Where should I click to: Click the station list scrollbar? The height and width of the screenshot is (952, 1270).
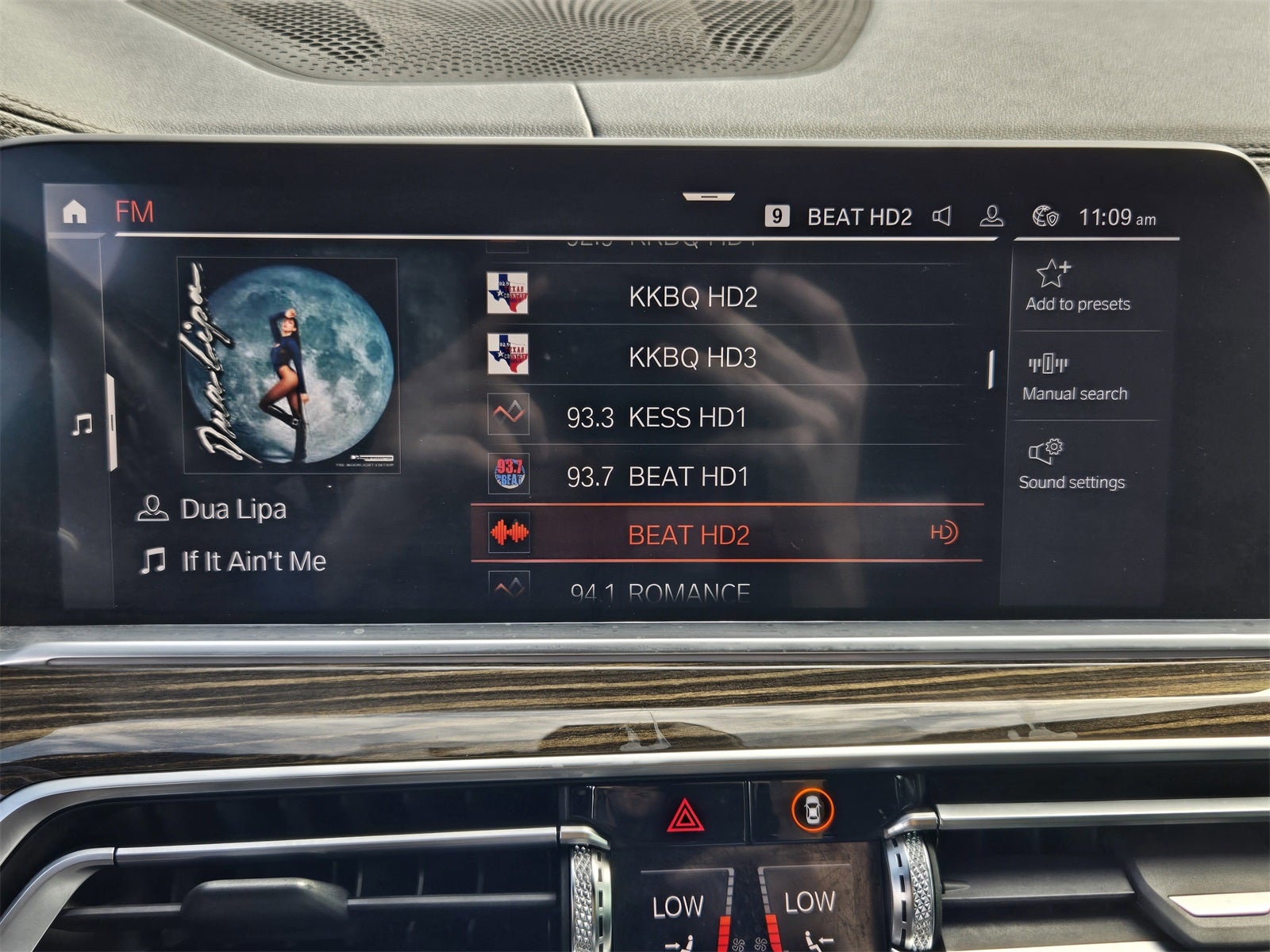(991, 370)
